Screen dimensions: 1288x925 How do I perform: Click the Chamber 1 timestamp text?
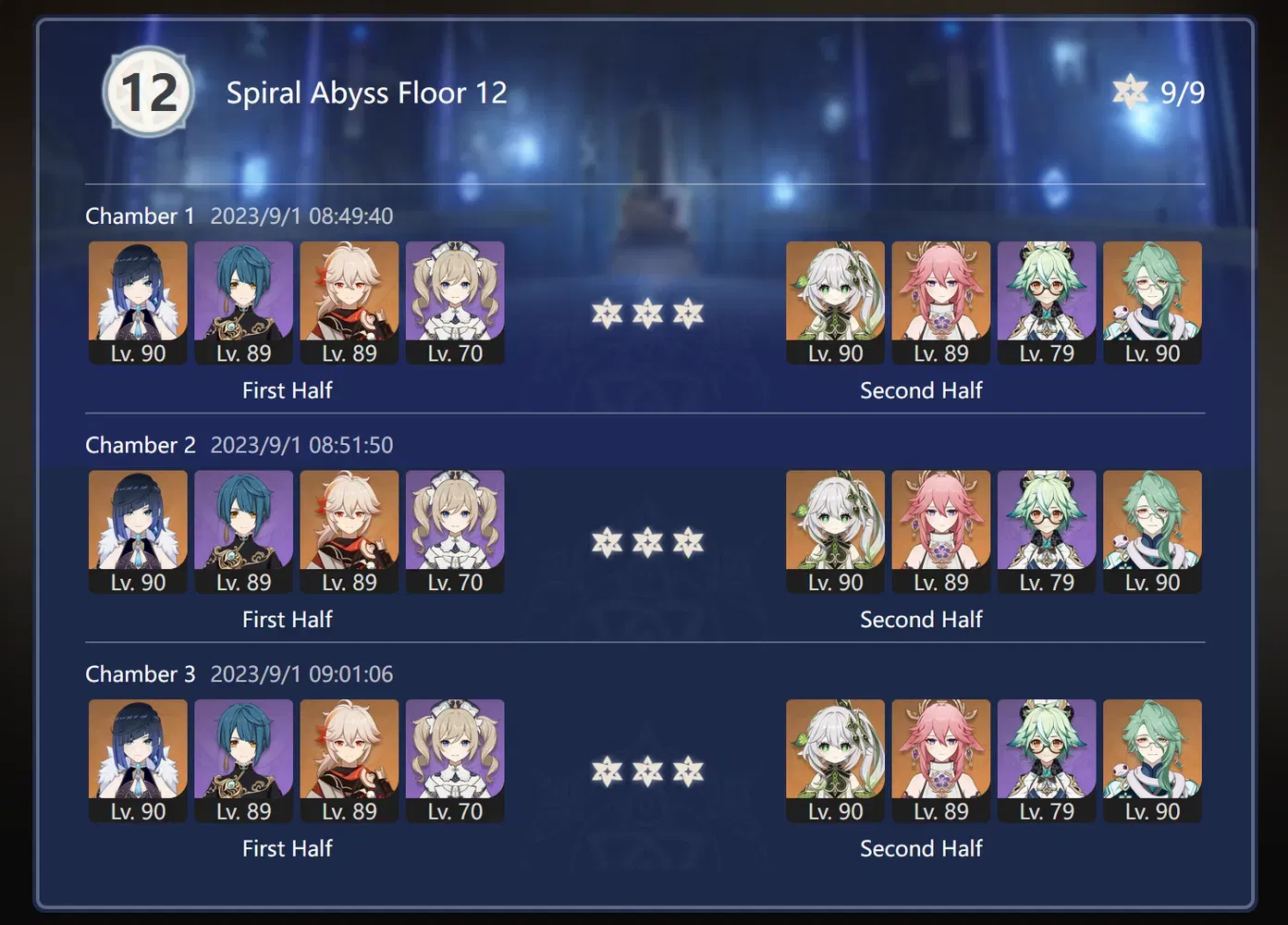click(x=301, y=216)
